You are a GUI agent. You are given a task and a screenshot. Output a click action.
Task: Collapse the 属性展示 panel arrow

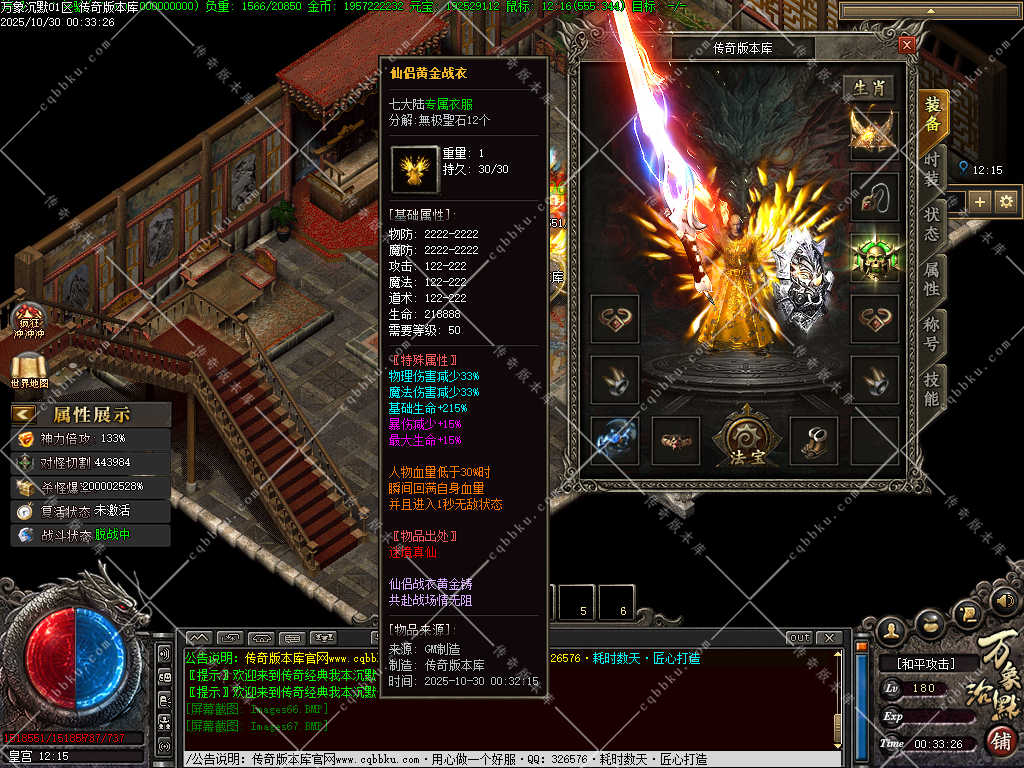coord(24,414)
